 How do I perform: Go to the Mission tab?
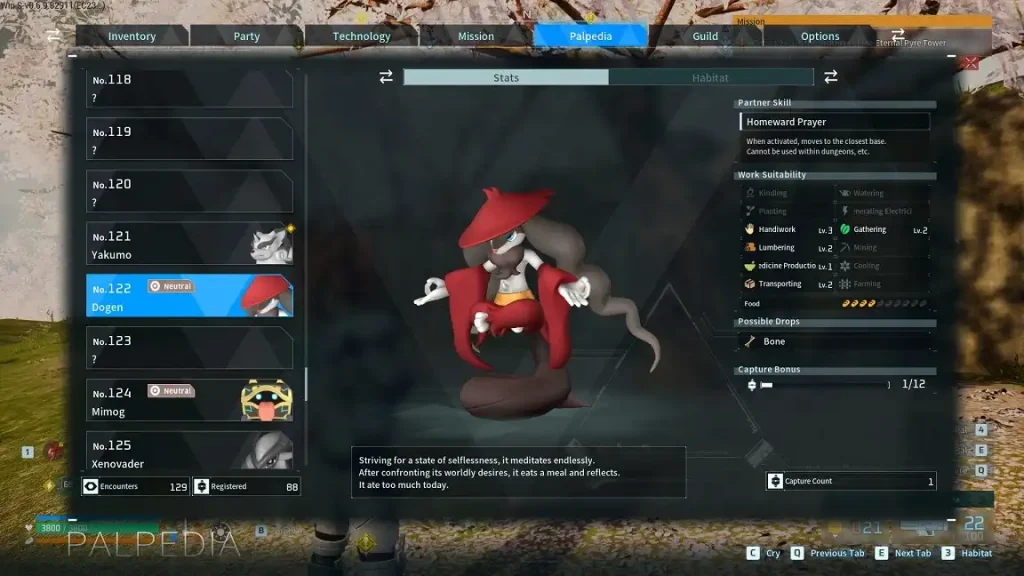(x=476, y=36)
